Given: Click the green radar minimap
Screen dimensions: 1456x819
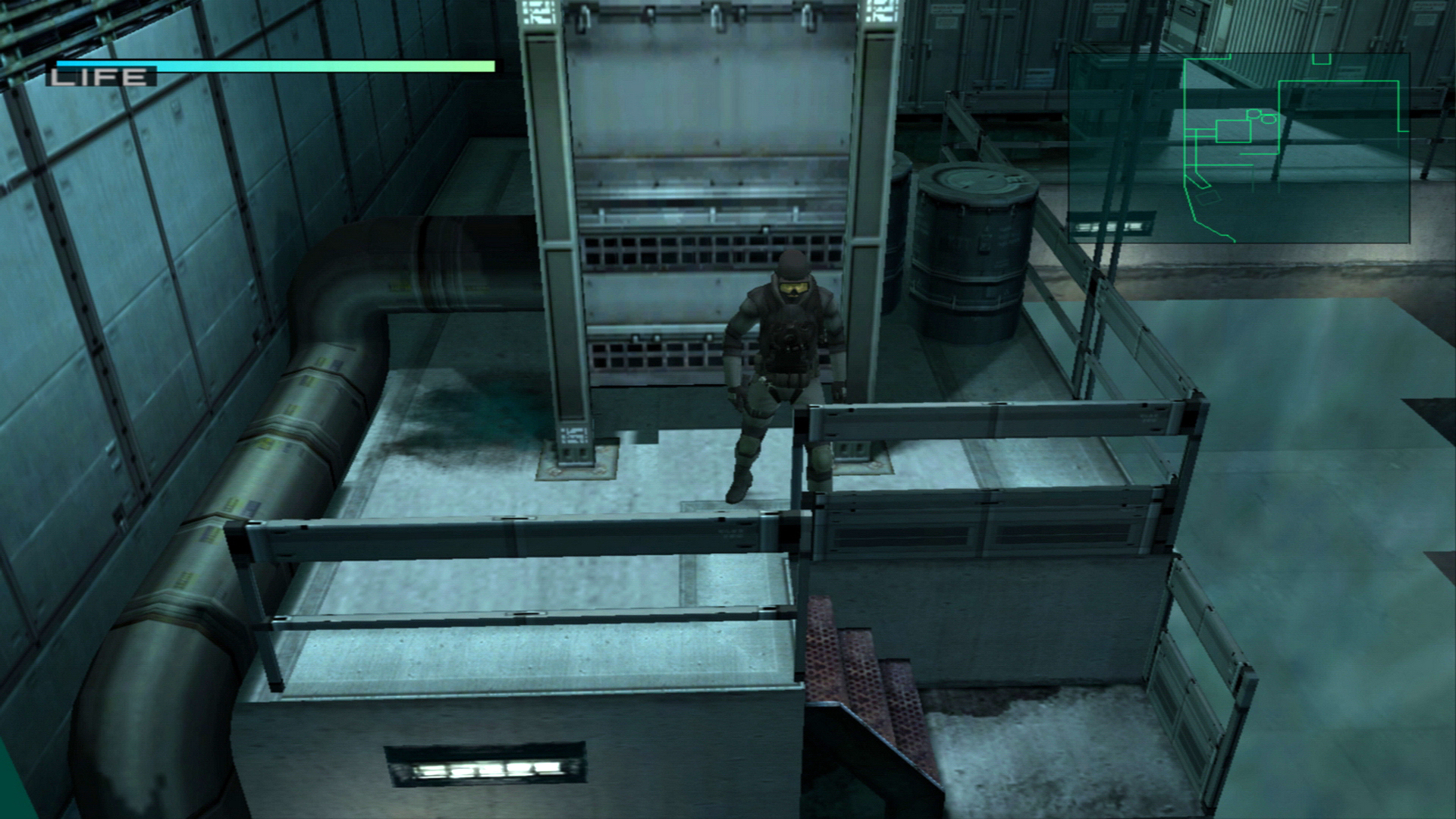Looking at the screenshot, I should (x=1238, y=148).
